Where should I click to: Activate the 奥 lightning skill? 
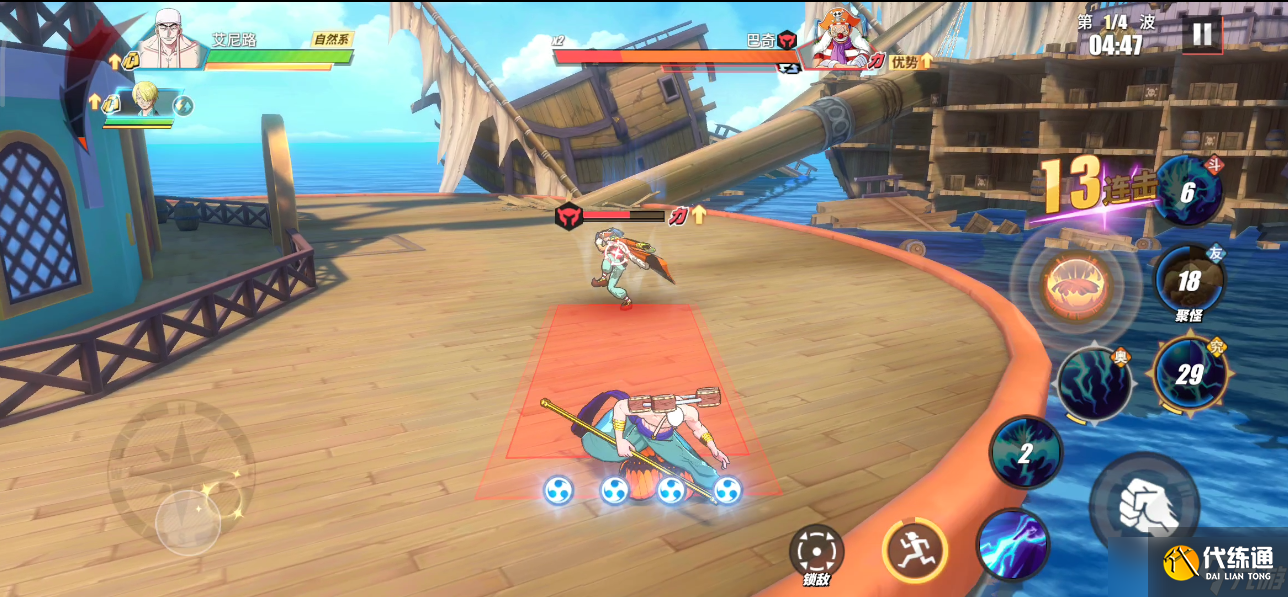tap(1093, 383)
